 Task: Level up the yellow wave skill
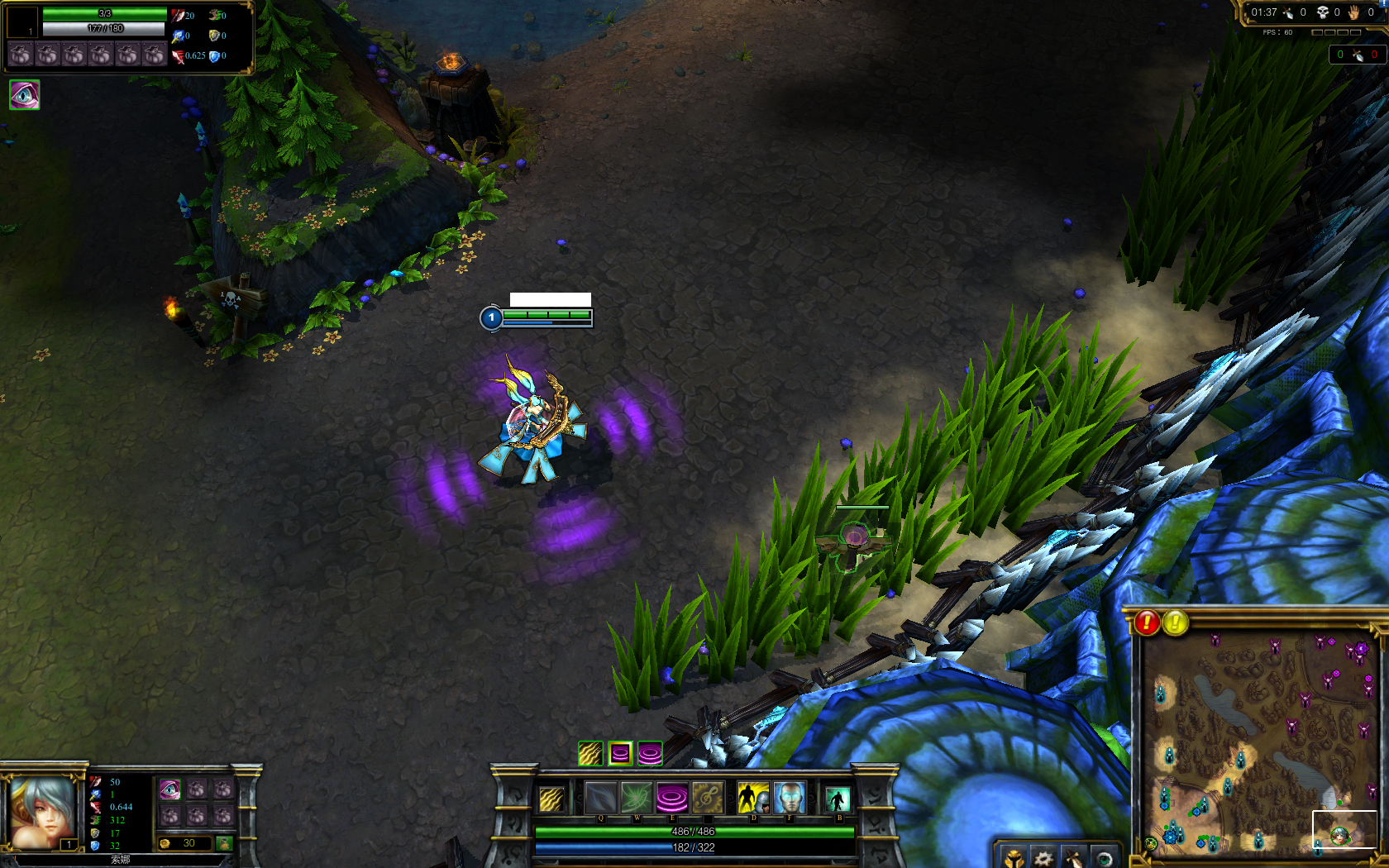[x=590, y=753]
